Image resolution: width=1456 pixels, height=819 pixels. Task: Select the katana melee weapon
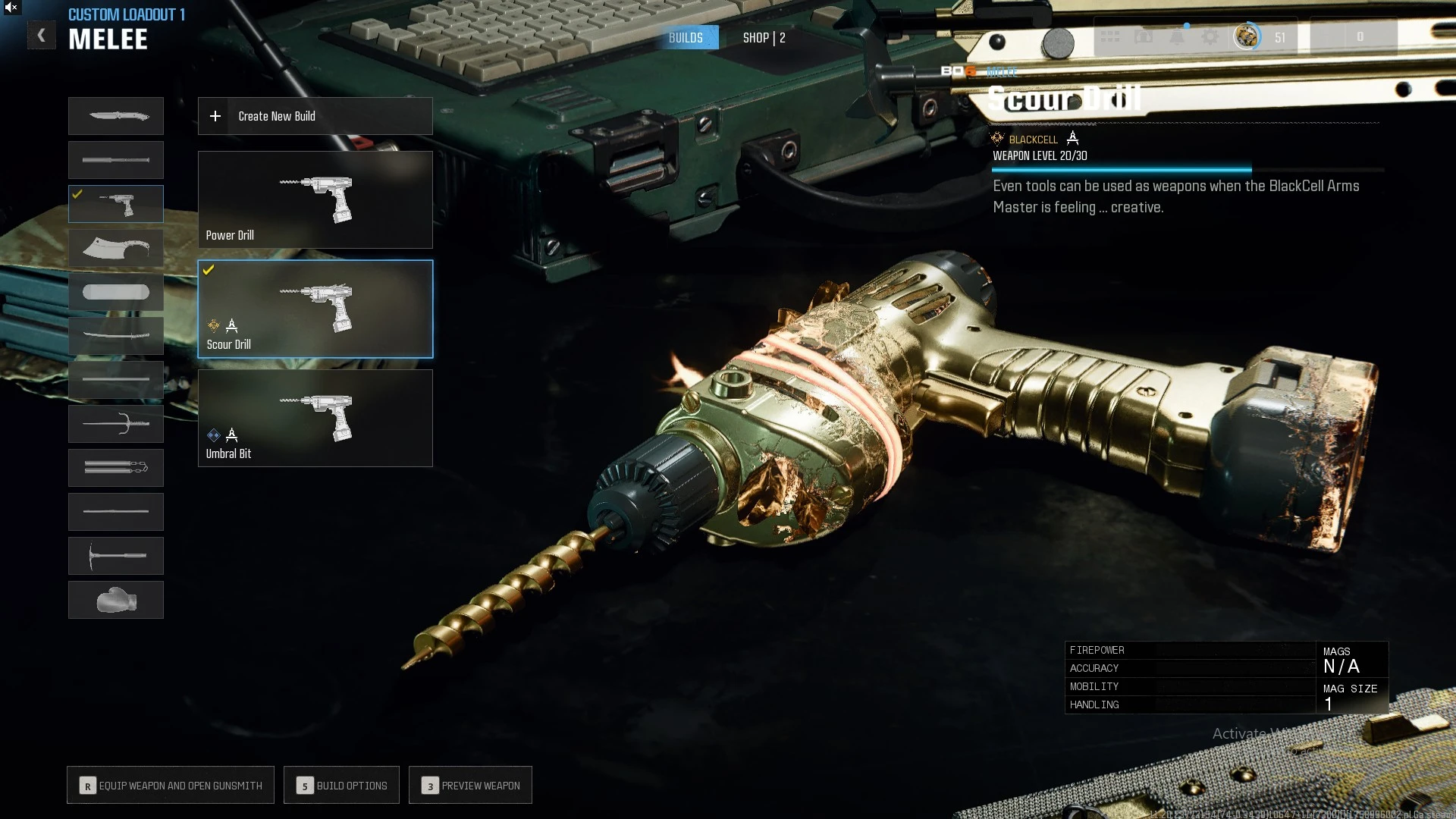116,336
